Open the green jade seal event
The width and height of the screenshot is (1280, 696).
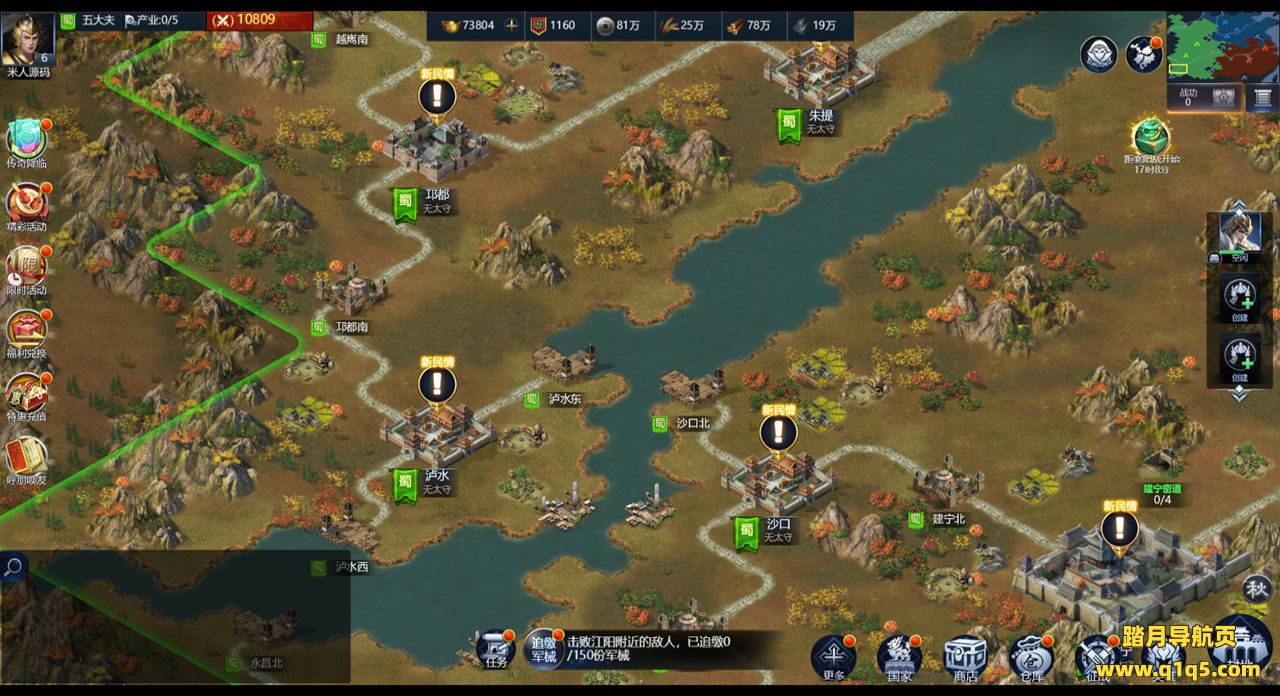1151,138
